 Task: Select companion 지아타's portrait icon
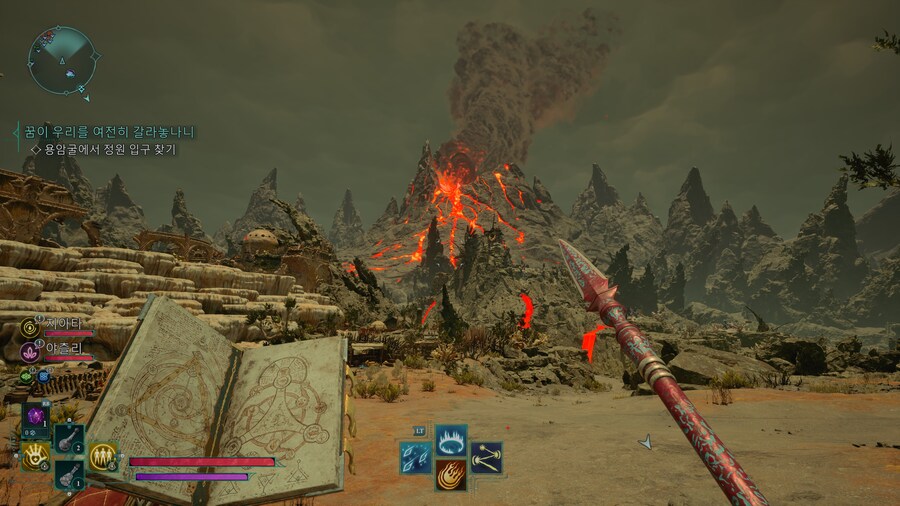pos(30,327)
